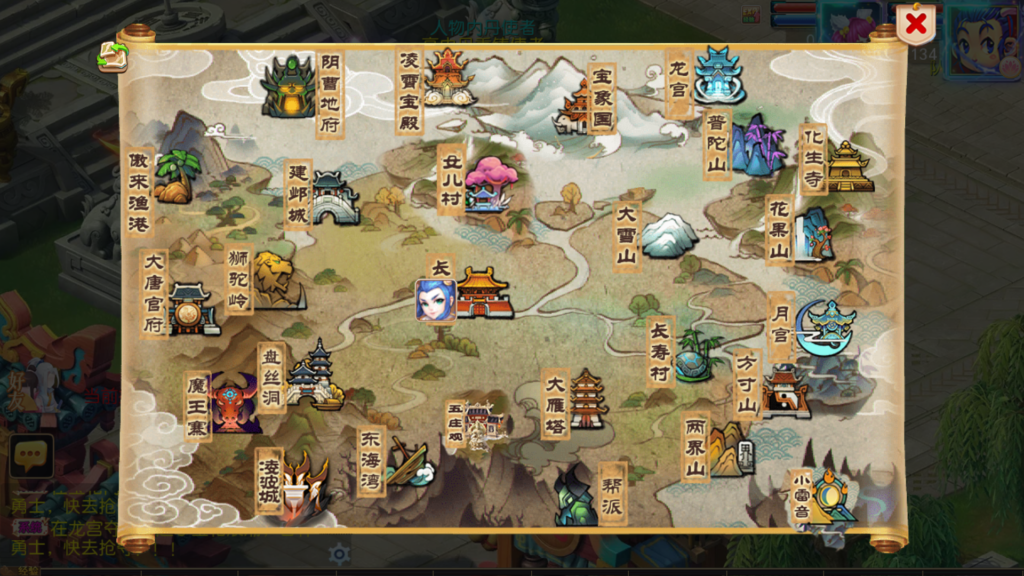Open the chat speech bubble button
The image size is (1024, 576).
31,456
